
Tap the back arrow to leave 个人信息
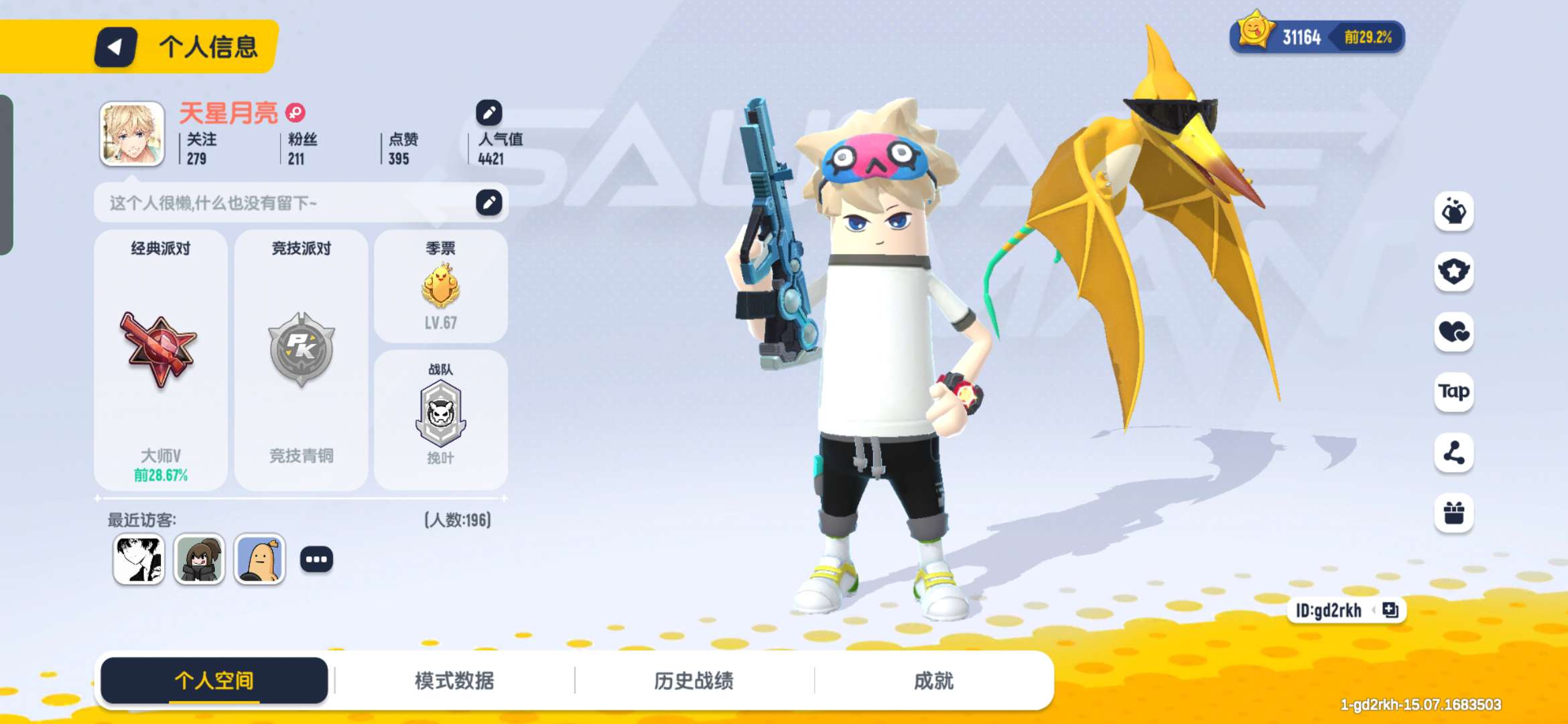(x=114, y=47)
